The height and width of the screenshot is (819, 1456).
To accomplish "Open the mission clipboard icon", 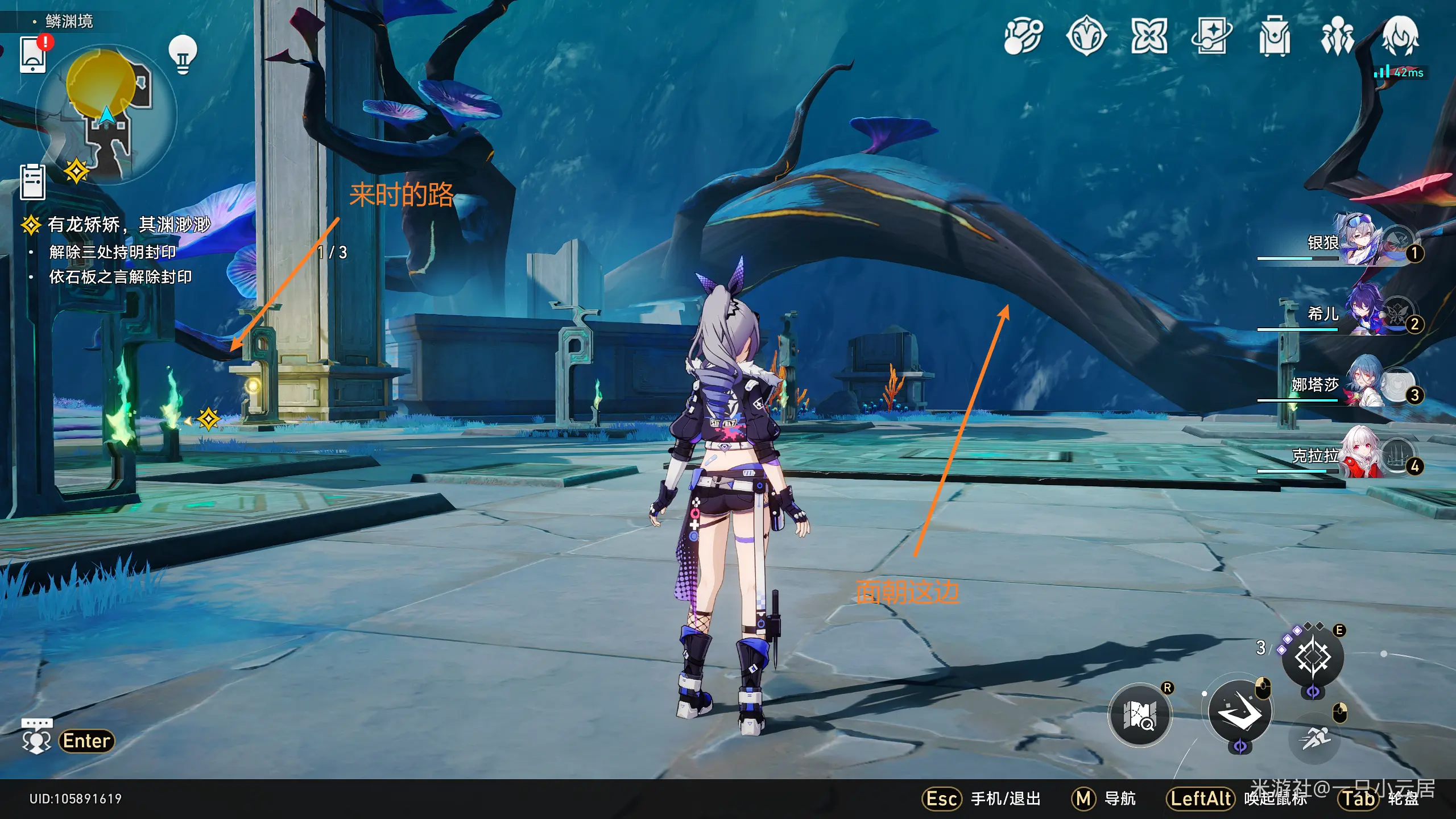I will tap(32, 182).
